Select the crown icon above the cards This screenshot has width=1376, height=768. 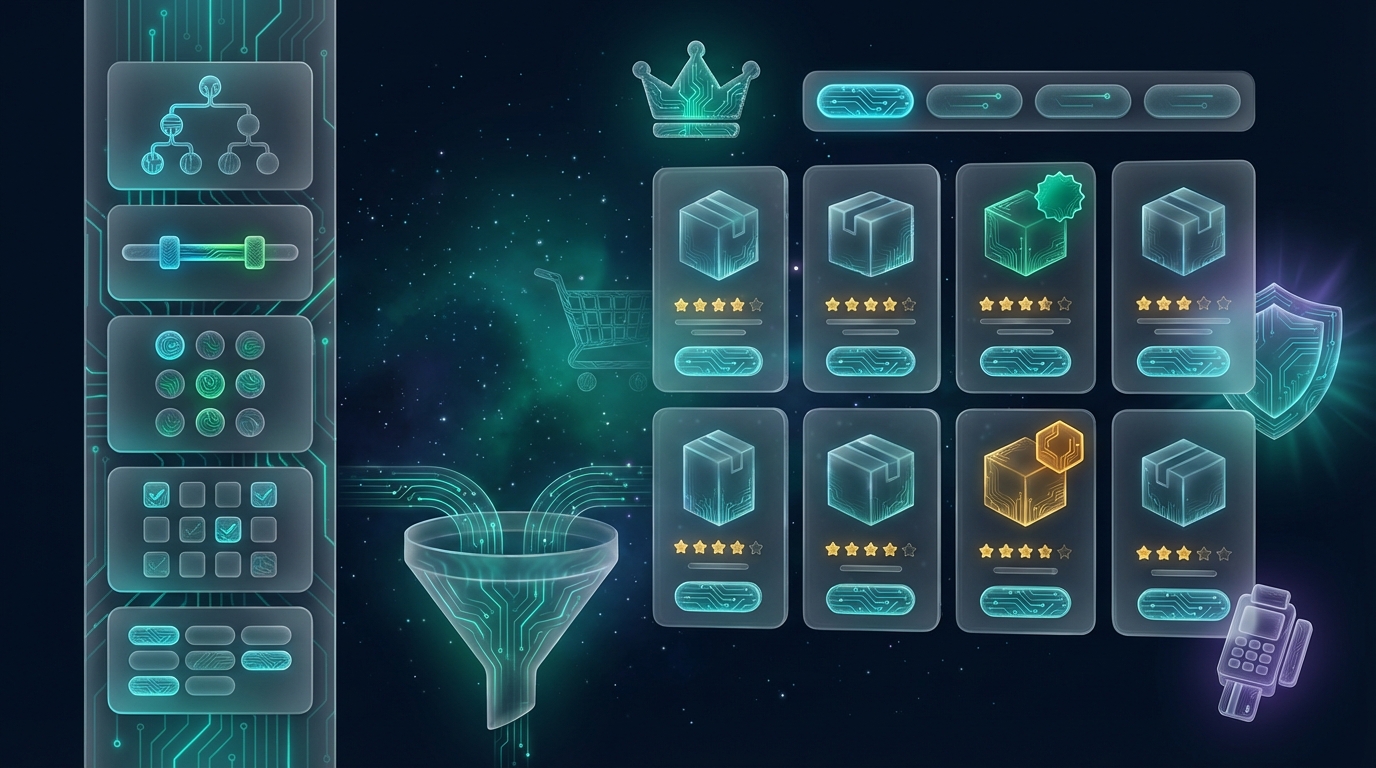[x=696, y=97]
